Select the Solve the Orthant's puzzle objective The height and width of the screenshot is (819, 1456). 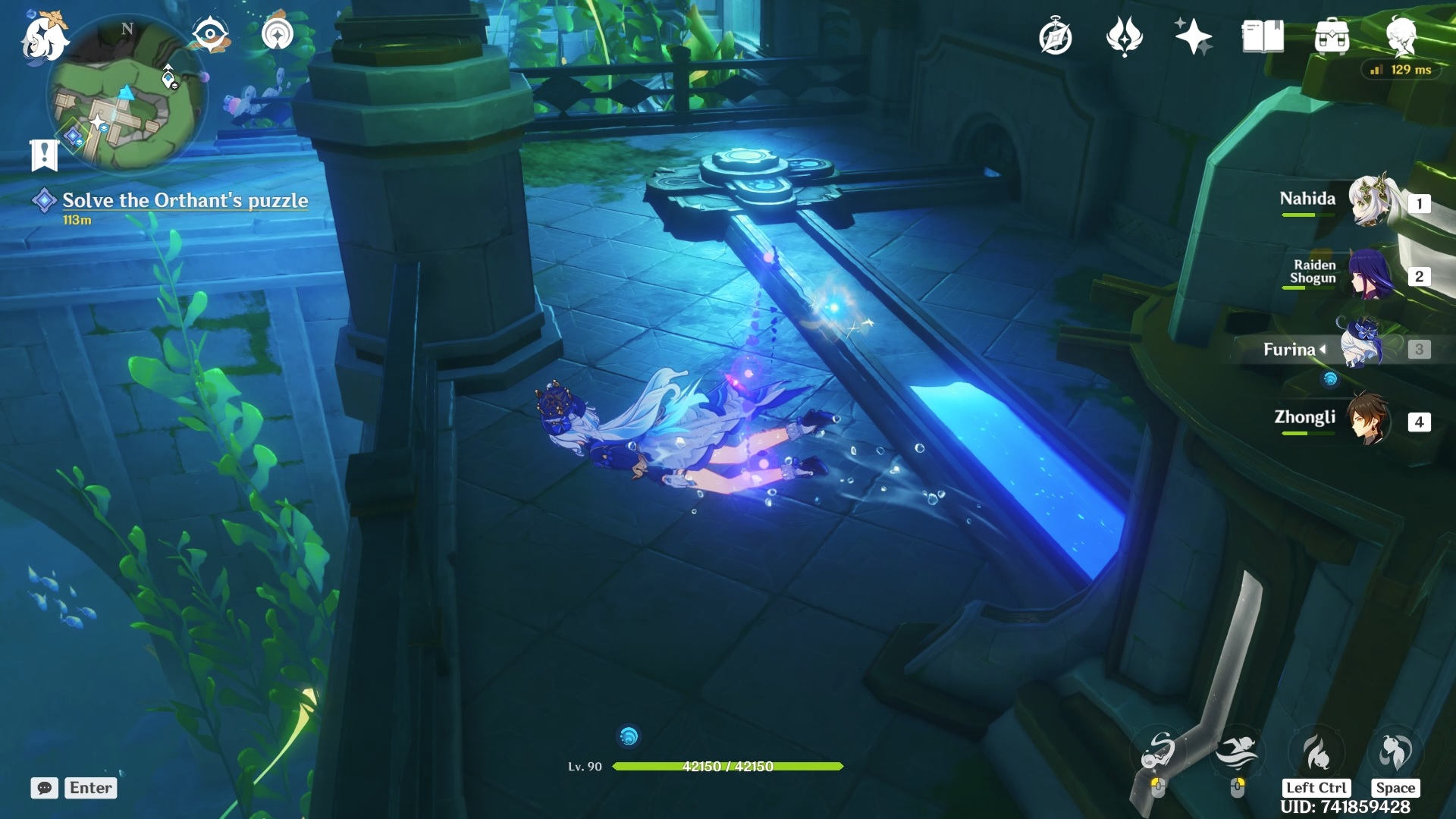184,200
